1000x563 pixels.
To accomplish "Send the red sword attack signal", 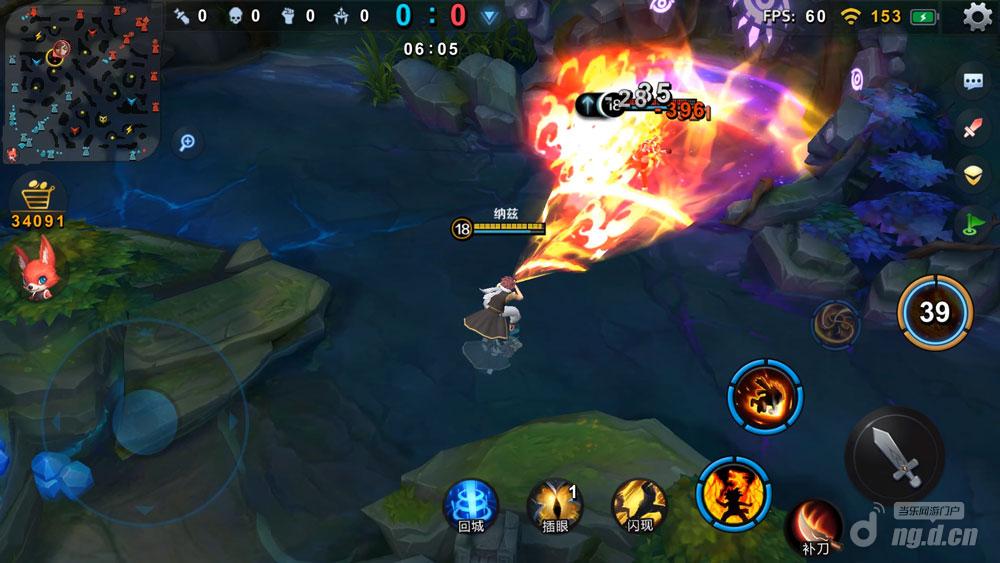I will 972,127.
